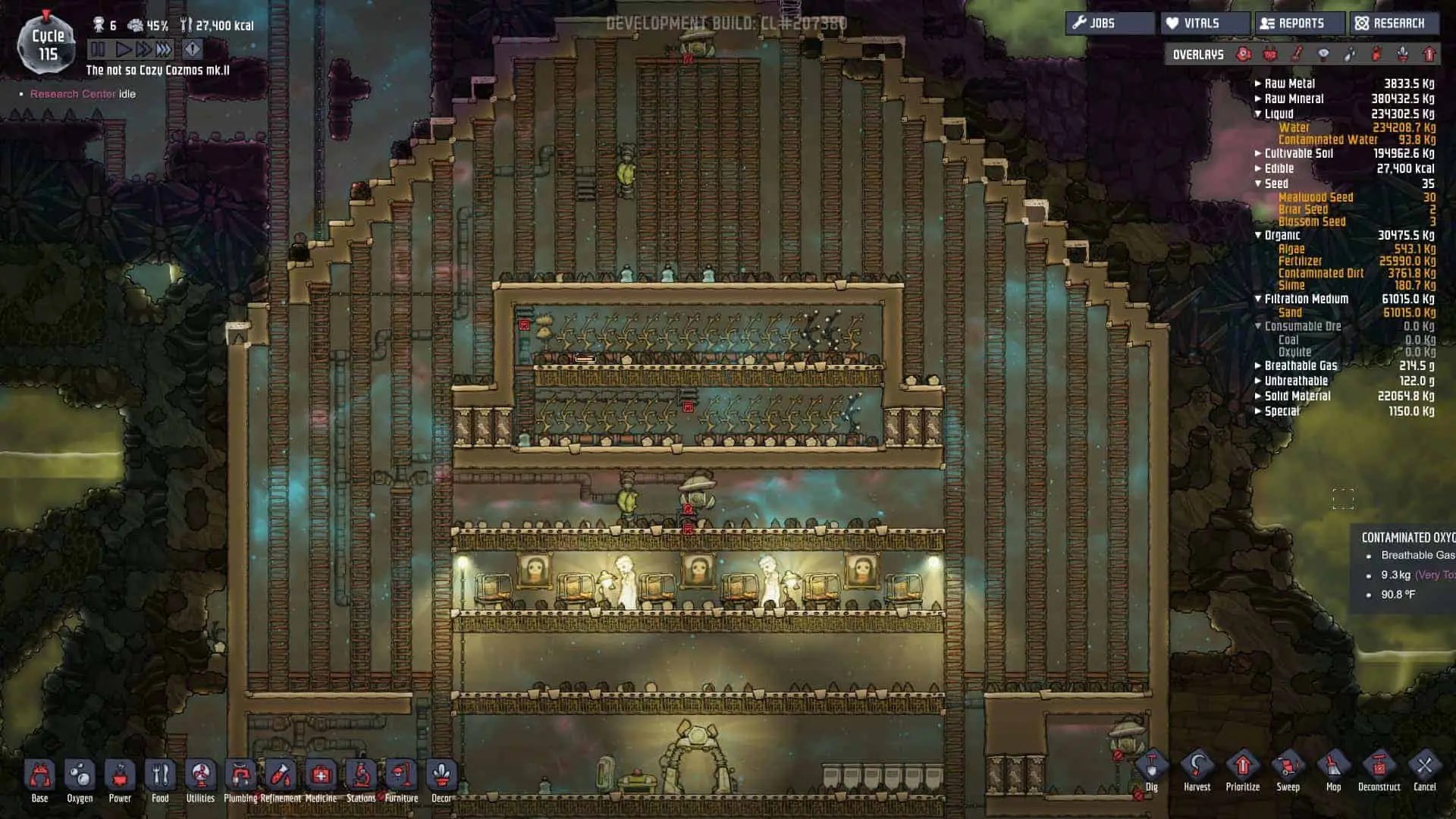Pause the game with the pause control

pos(97,50)
